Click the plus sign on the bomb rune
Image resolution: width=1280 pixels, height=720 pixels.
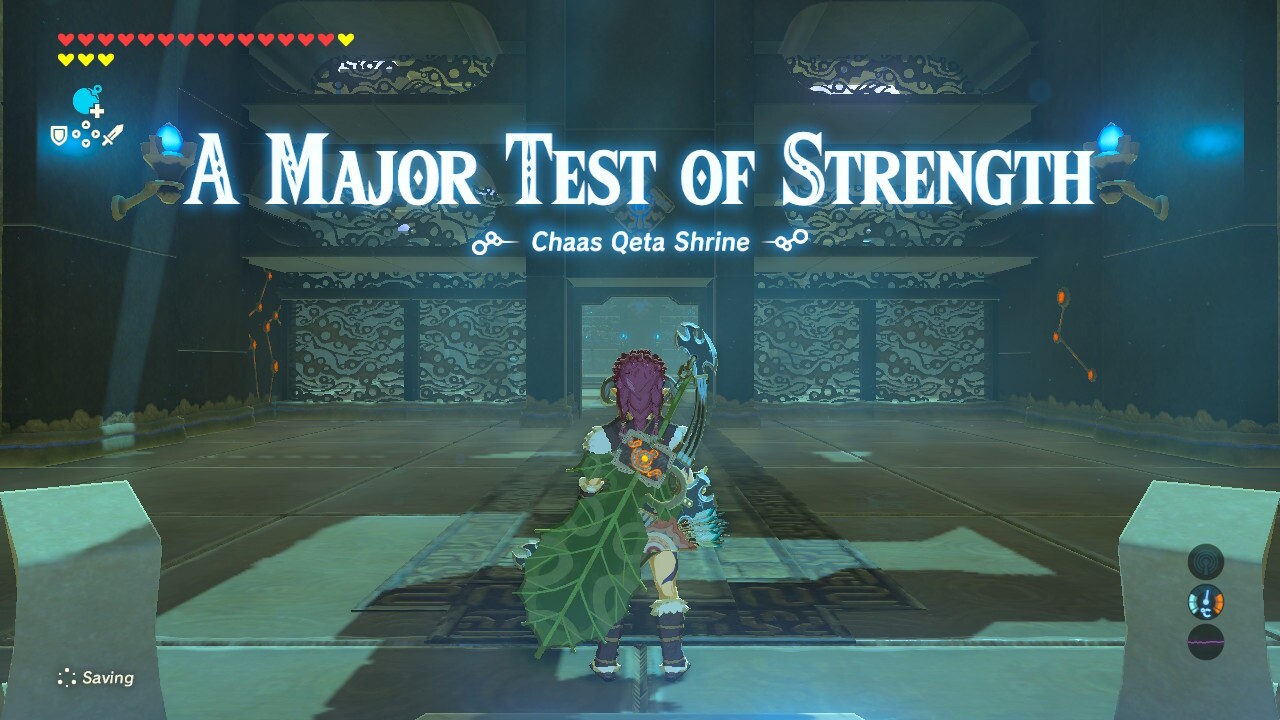(96, 112)
